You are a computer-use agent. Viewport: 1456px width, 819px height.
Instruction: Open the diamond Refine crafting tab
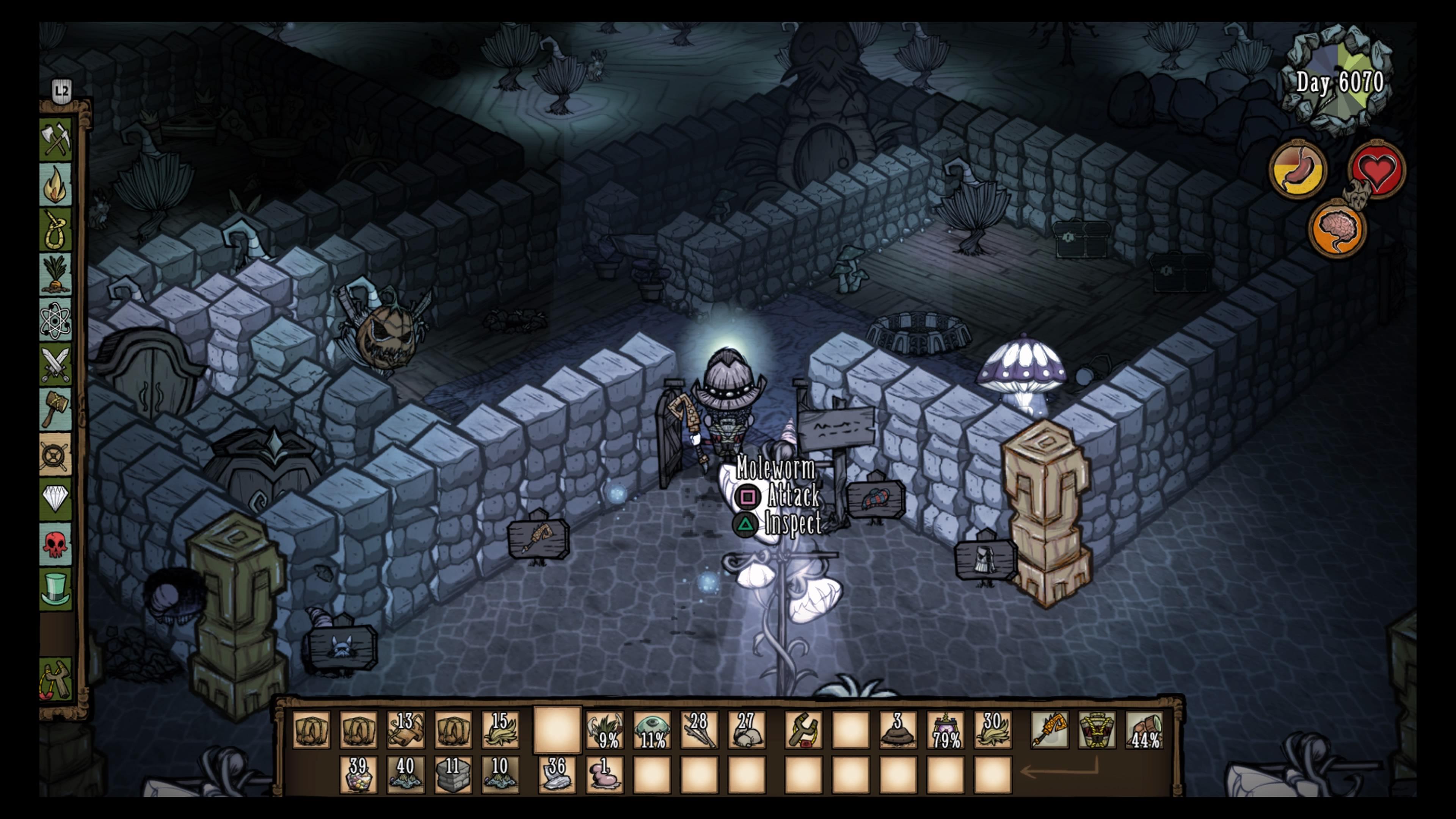point(56,499)
